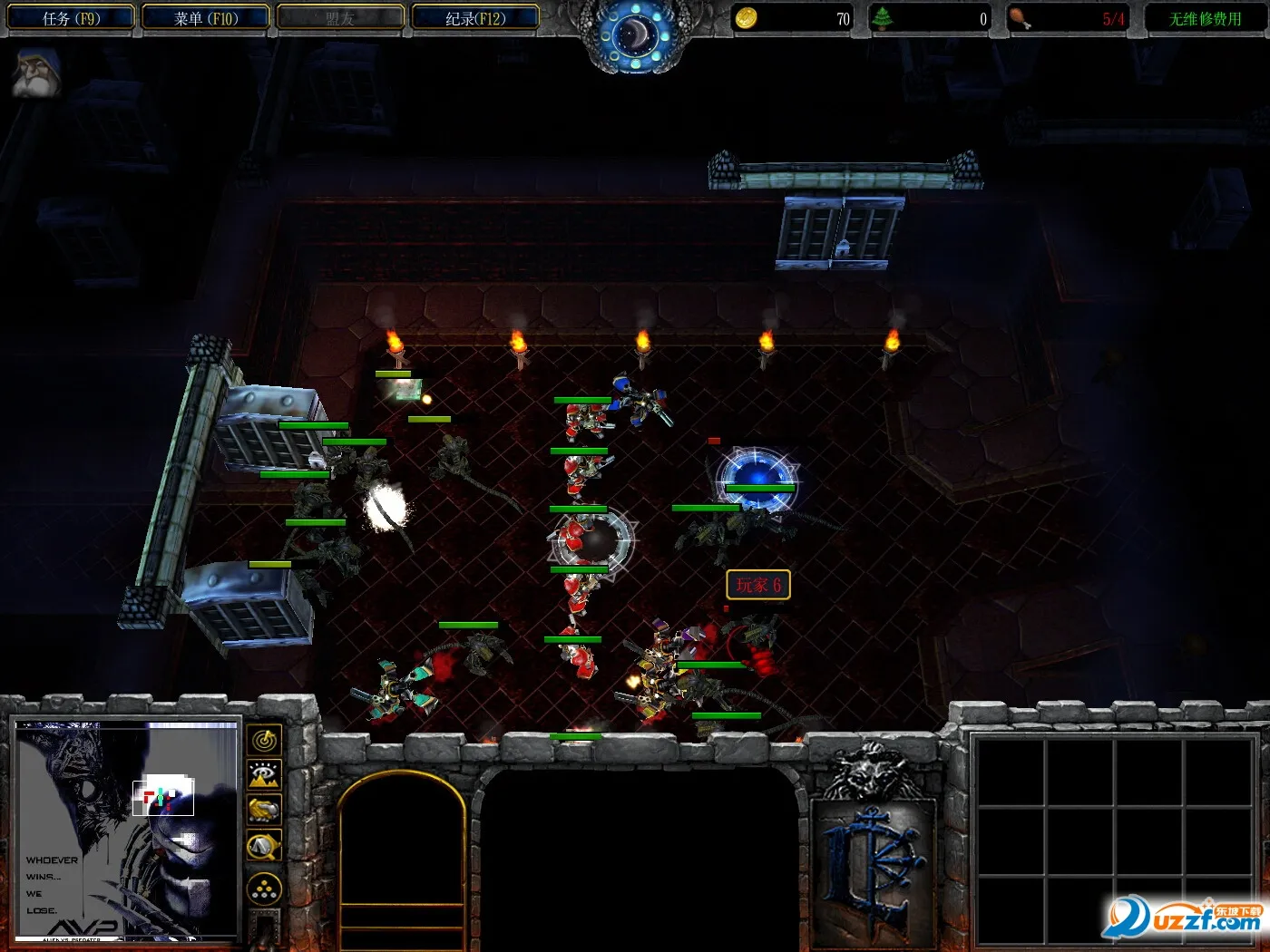
Task: Click the day-night moon clock
Action: pyautogui.click(x=635, y=34)
